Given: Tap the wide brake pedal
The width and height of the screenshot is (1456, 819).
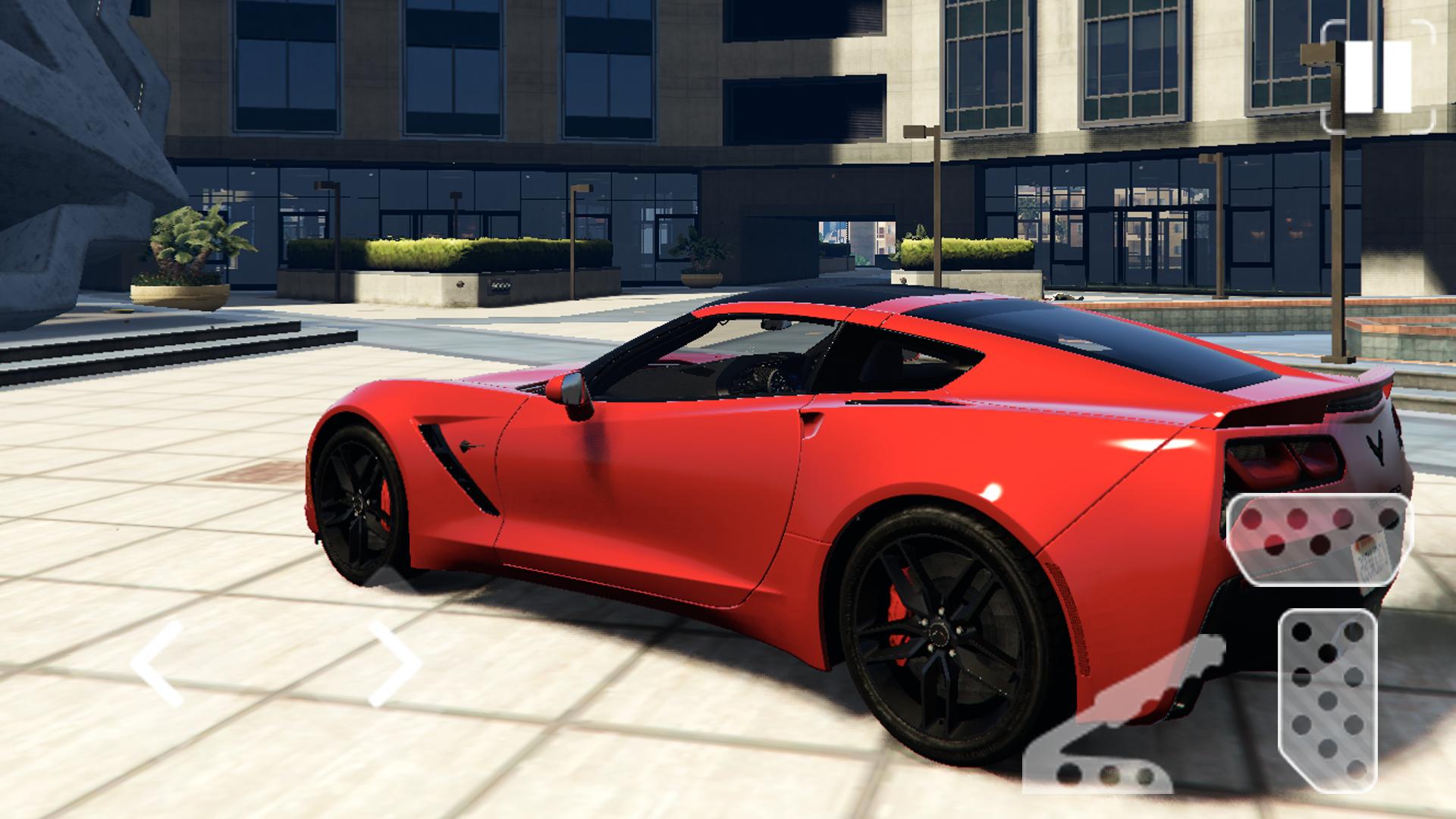Looking at the screenshot, I should coord(1319,540).
